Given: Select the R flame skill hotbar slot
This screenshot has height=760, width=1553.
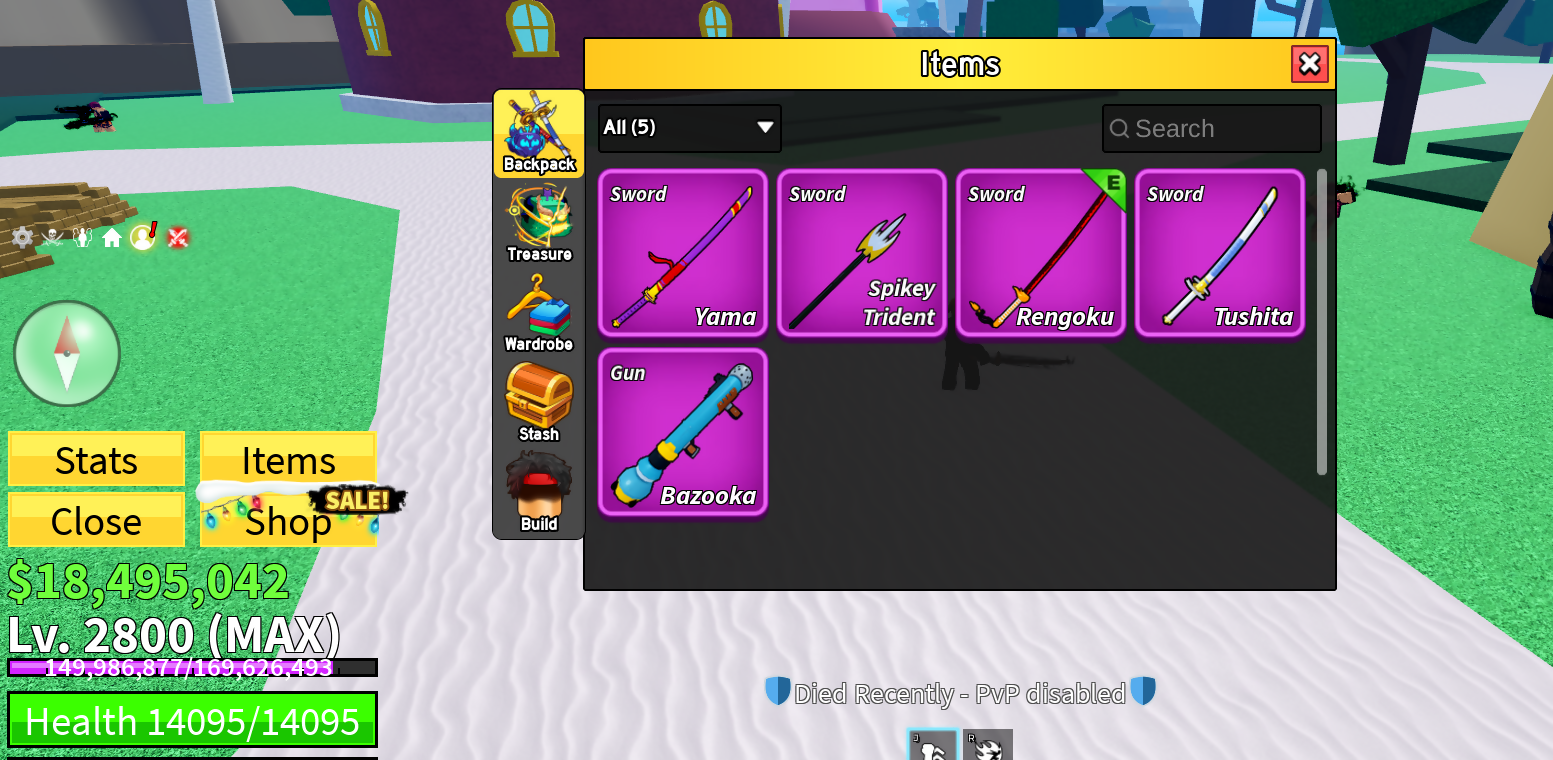Looking at the screenshot, I should [x=987, y=747].
